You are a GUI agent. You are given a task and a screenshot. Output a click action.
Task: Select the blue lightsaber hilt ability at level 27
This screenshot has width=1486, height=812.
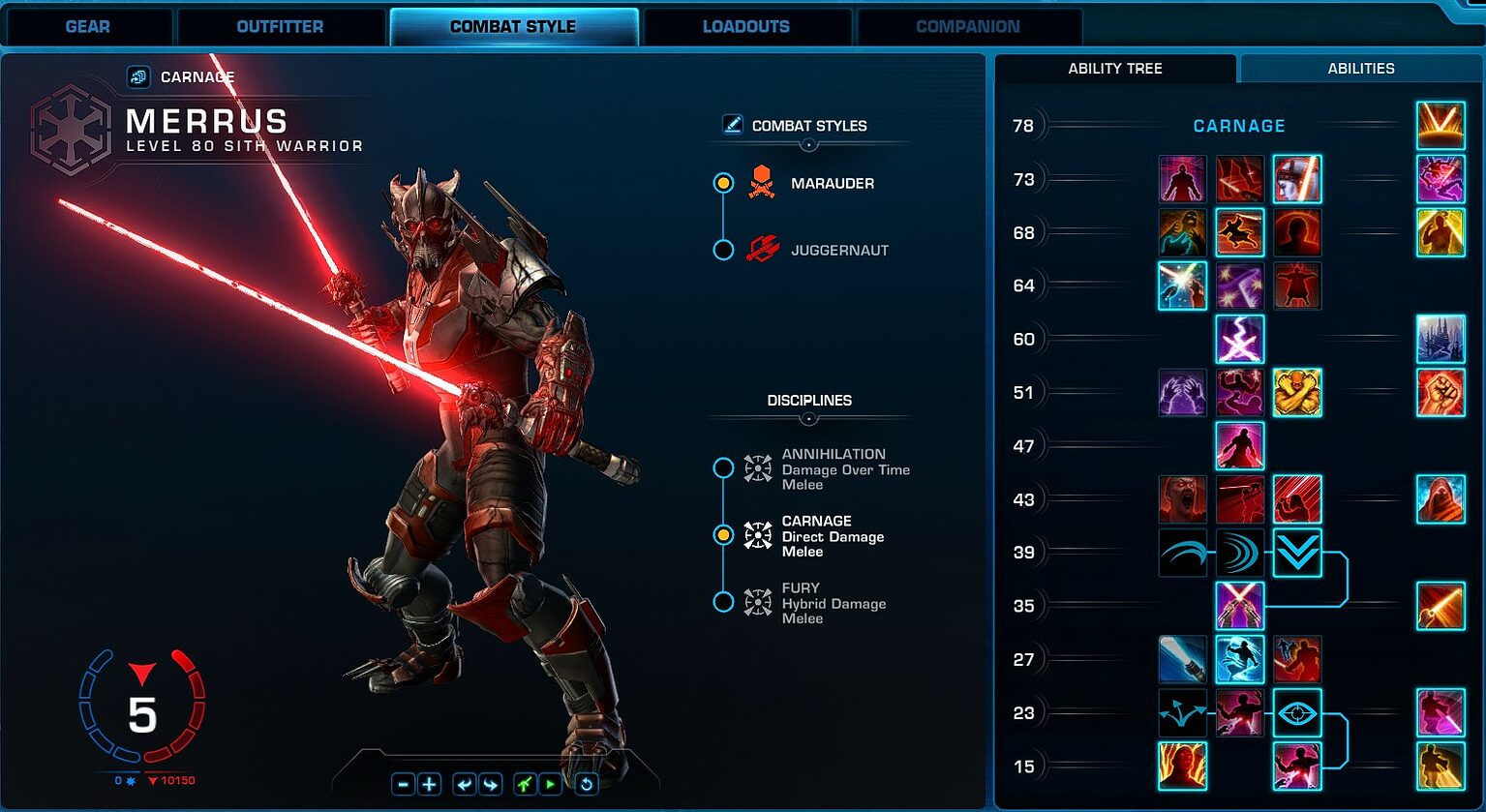tap(1182, 658)
